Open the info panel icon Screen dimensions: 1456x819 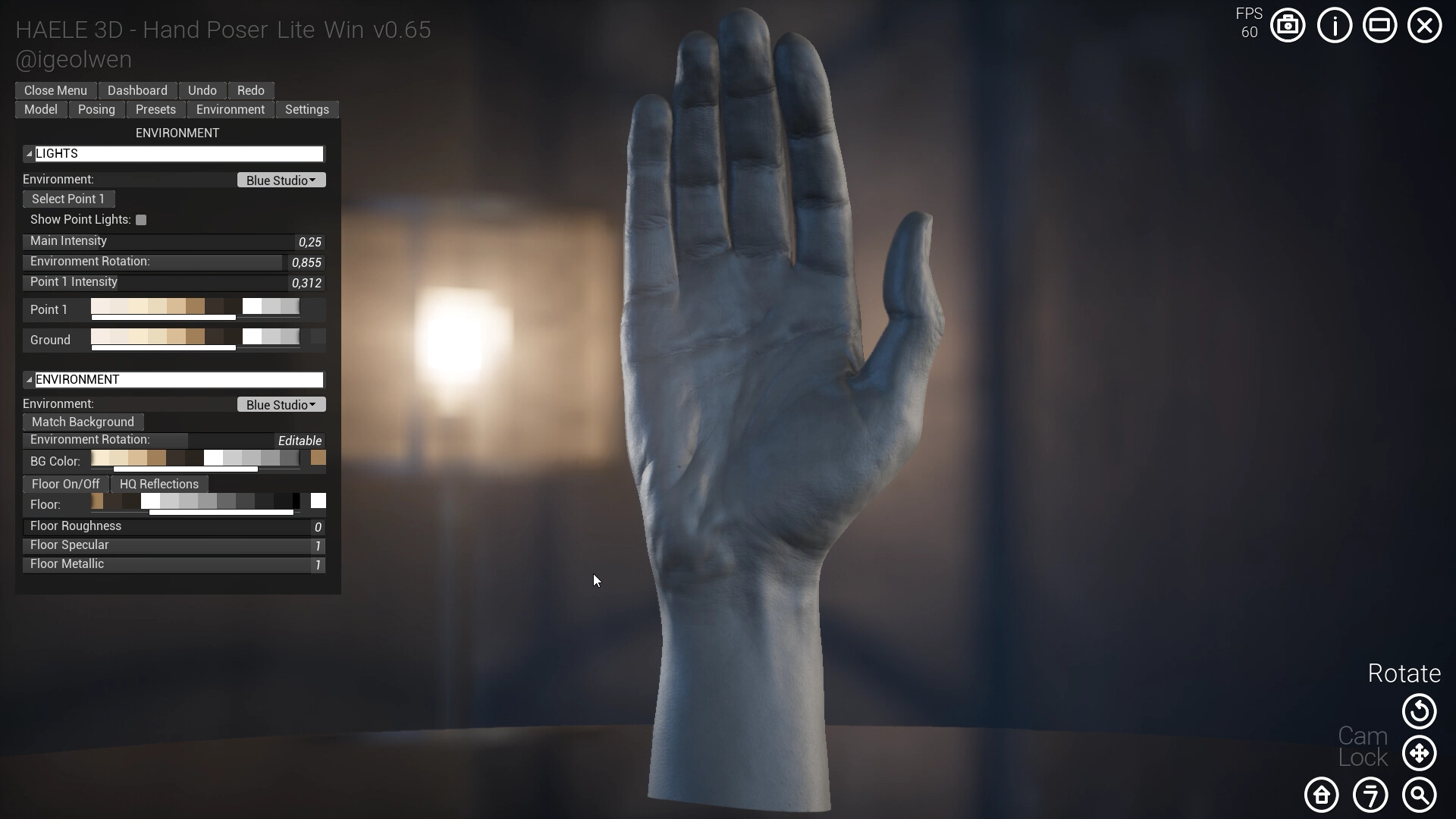pyautogui.click(x=1334, y=25)
